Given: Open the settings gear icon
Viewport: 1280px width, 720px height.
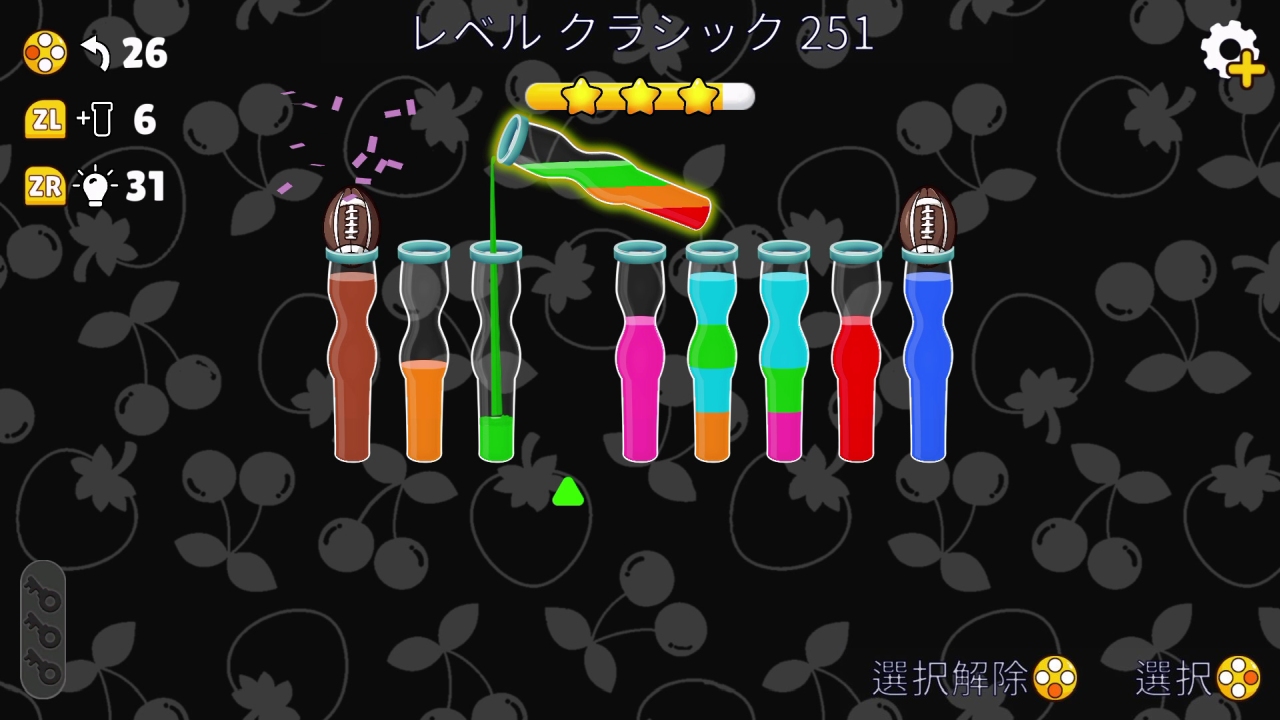Looking at the screenshot, I should [1228, 47].
